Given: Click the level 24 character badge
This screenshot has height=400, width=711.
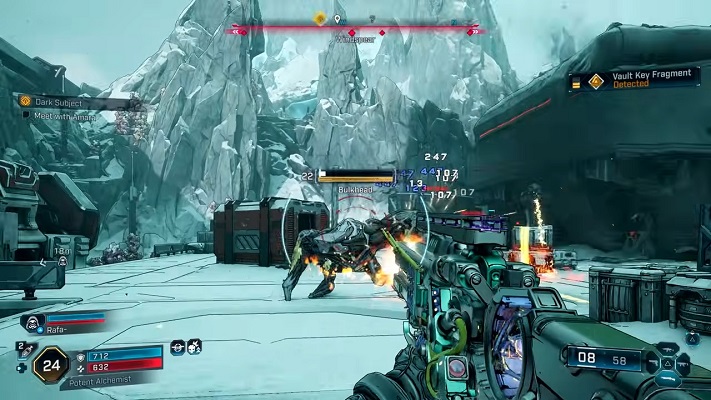Looking at the screenshot, I should pos(50,365).
